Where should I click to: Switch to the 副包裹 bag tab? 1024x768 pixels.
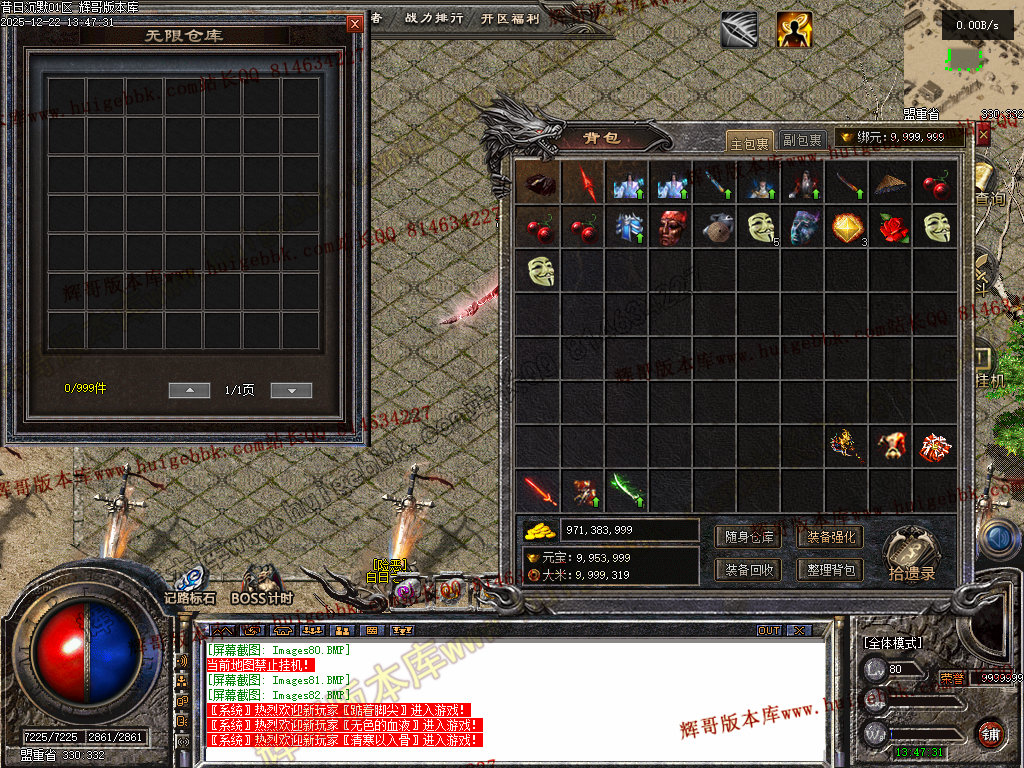[x=802, y=141]
